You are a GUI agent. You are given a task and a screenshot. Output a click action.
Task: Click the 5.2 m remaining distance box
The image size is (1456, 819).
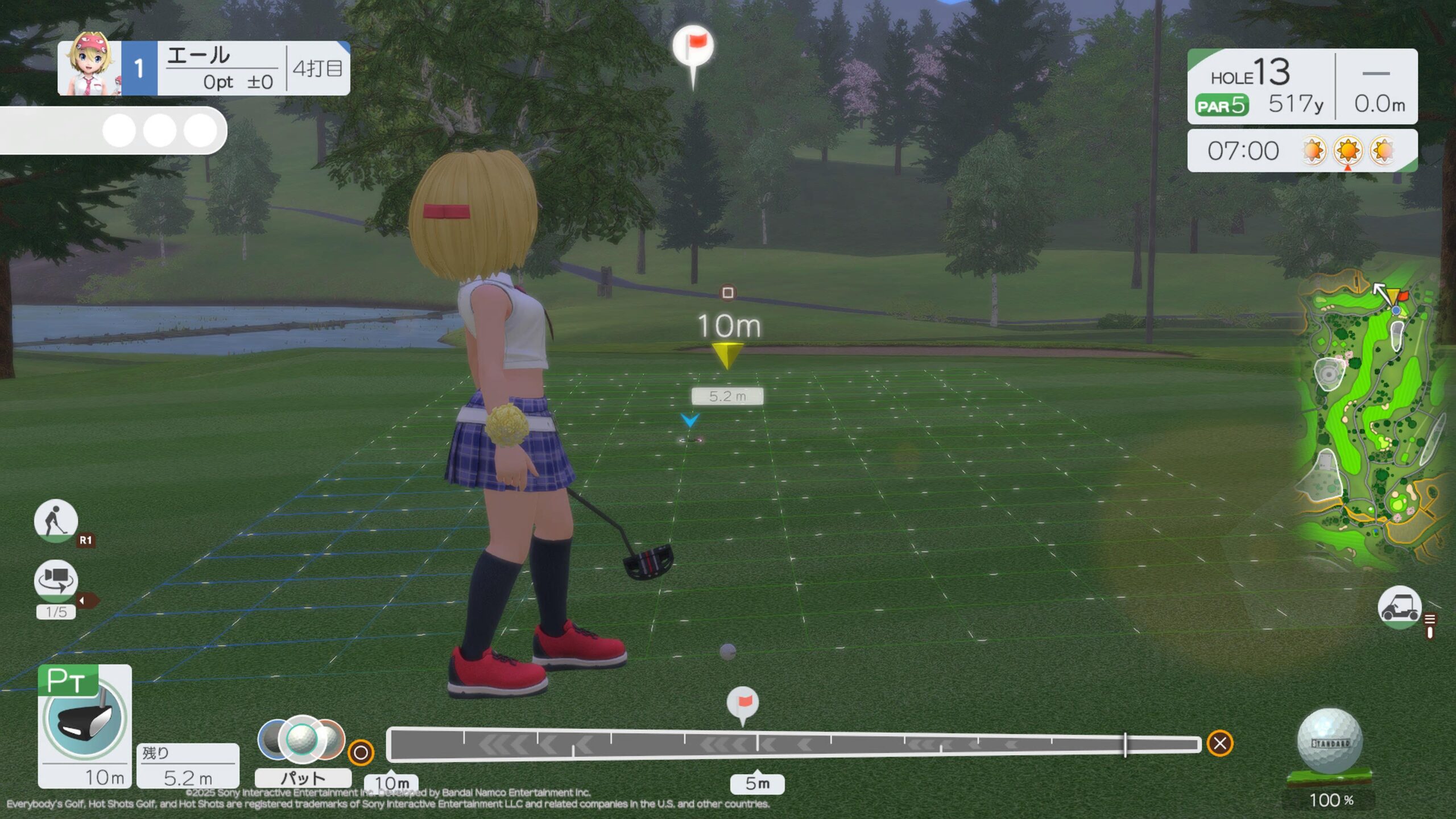click(x=188, y=767)
